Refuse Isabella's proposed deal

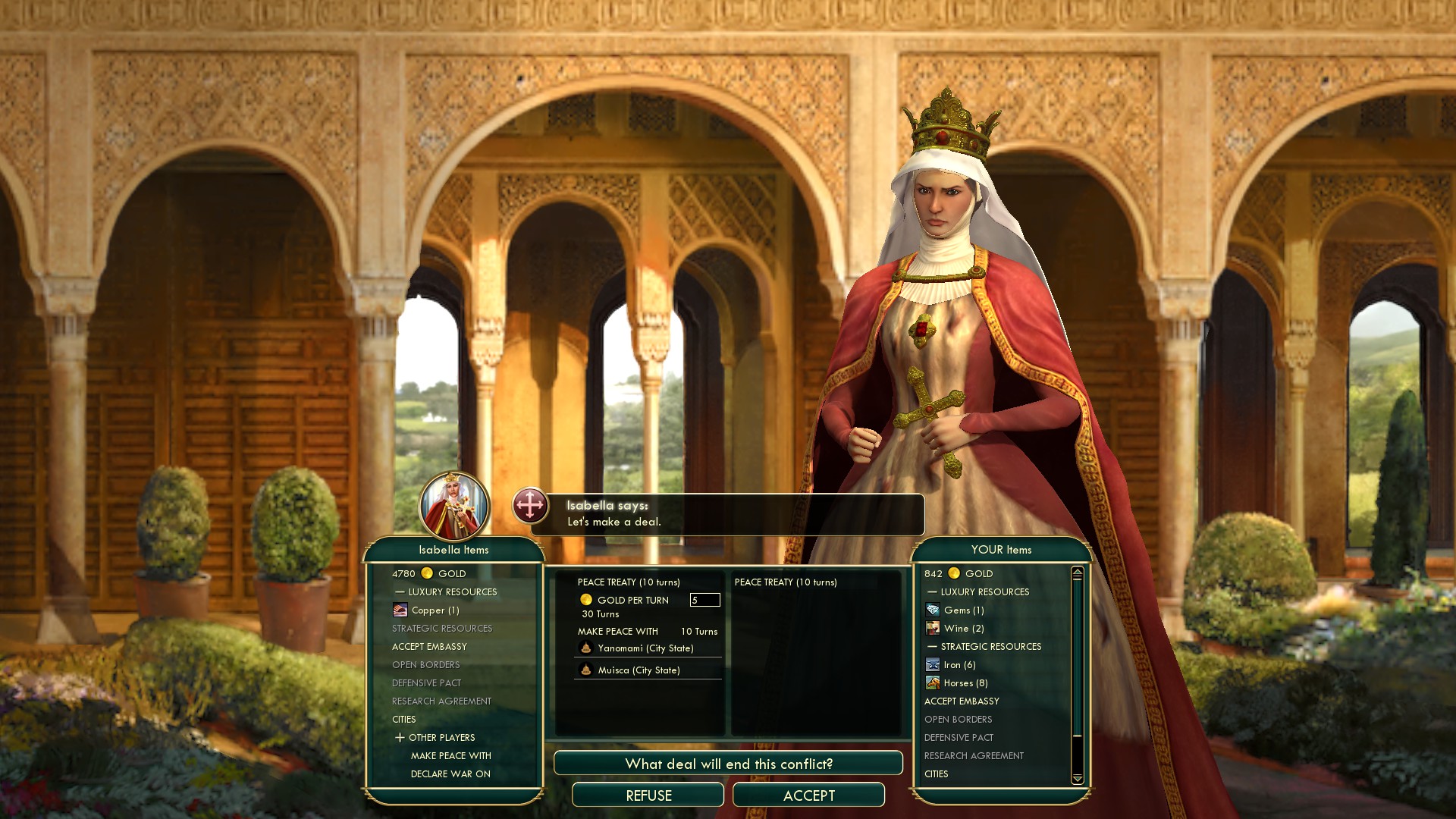(648, 795)
